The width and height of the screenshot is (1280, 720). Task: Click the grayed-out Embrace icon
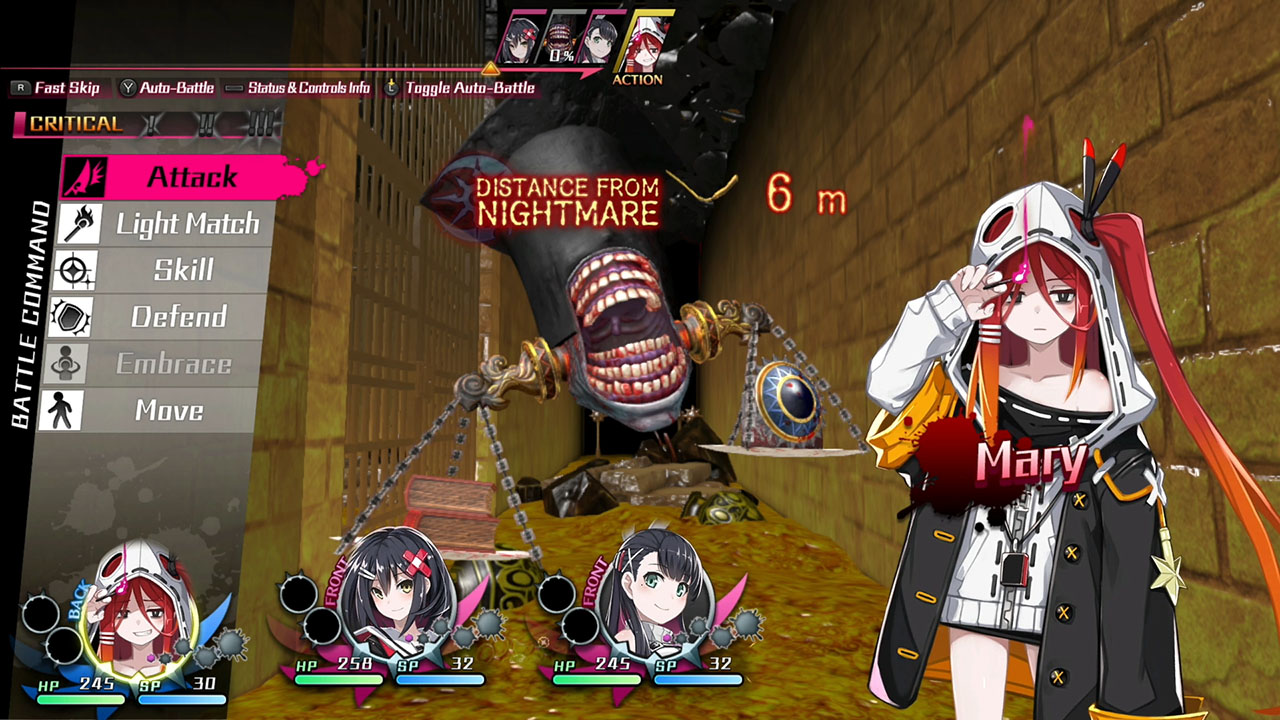(70, 363)
